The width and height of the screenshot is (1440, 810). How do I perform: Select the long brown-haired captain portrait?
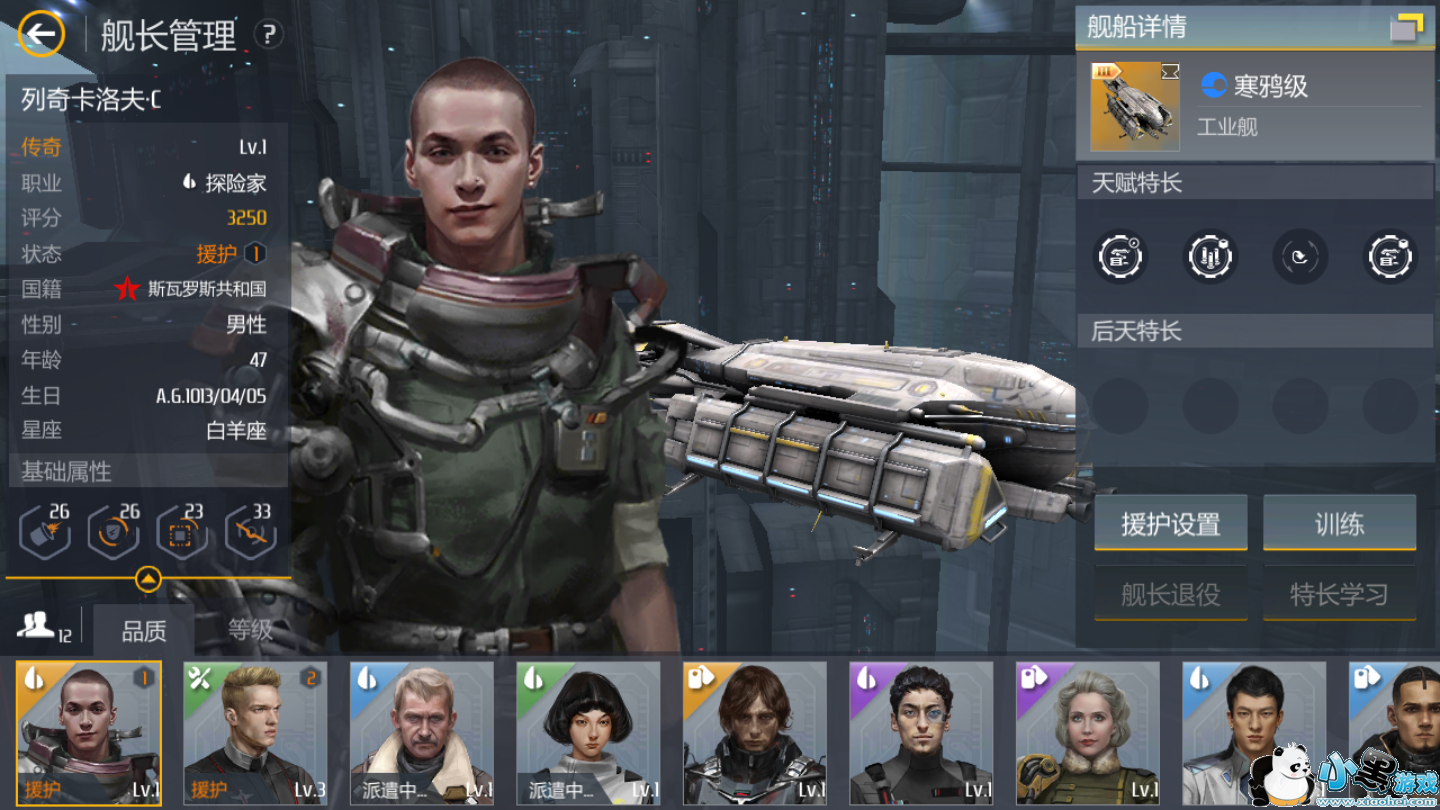click(755, 733)
